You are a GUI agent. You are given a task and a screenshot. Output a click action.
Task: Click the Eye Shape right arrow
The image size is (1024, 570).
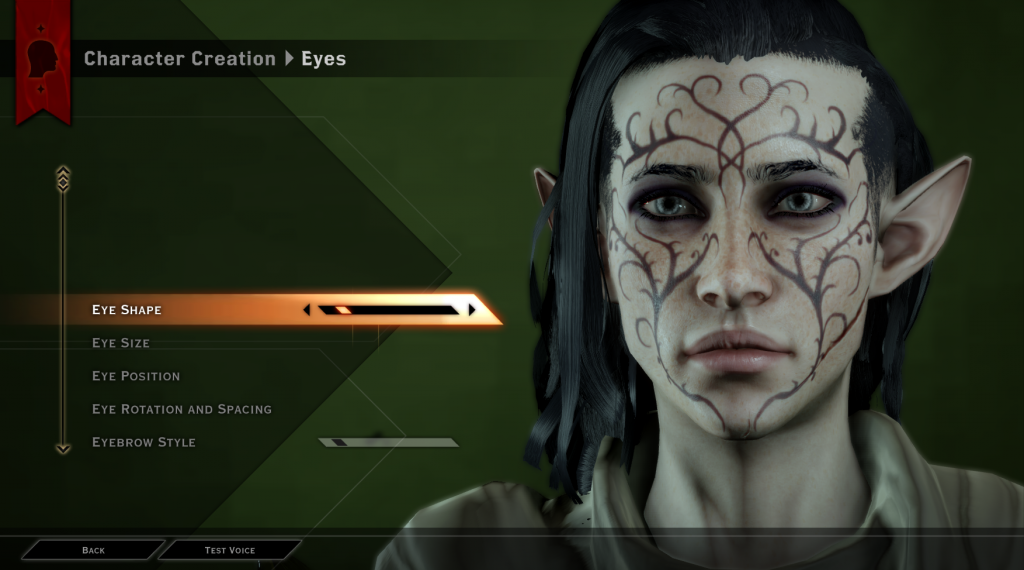point(472,310)
